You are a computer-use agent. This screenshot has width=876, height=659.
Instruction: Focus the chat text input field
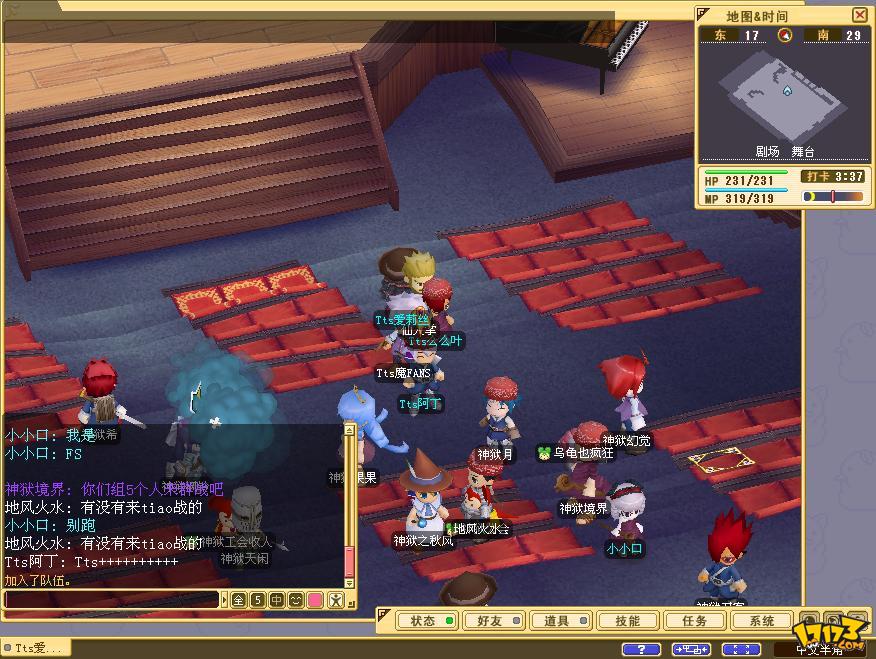point(110,600)
